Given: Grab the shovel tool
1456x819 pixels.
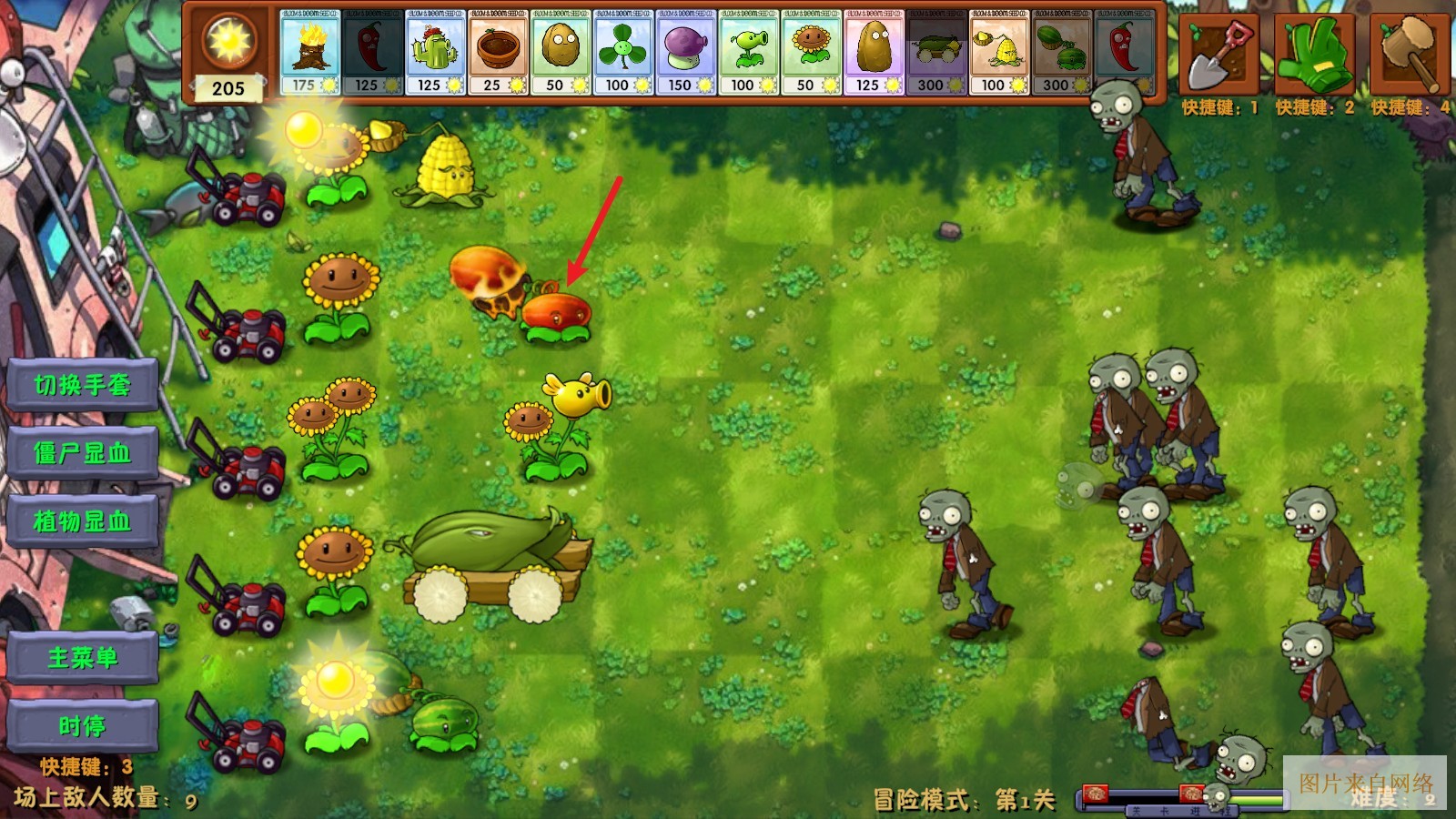Looking at the screenshot, I should pos(1218,55).
